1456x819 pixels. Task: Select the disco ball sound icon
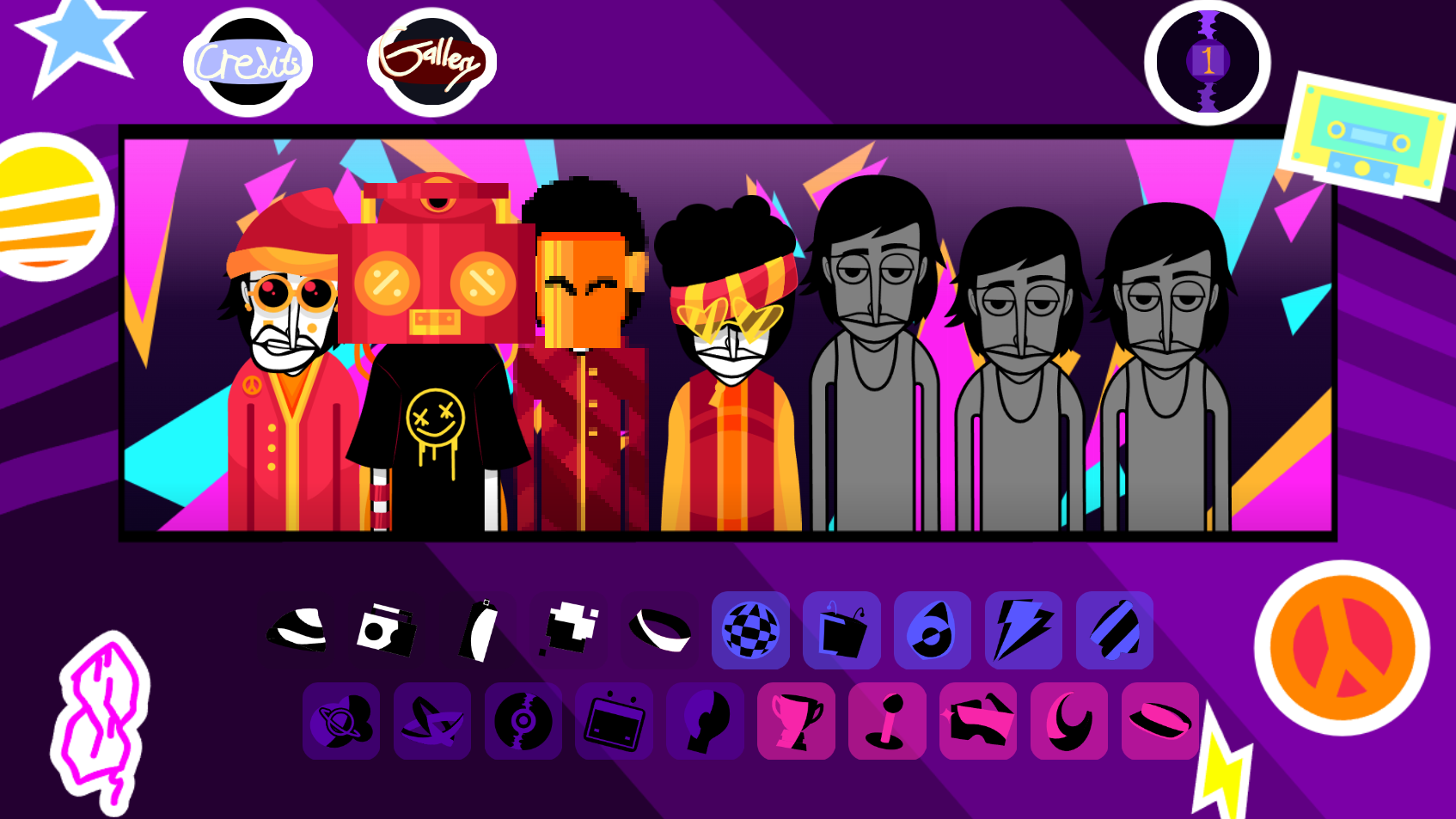752,631
